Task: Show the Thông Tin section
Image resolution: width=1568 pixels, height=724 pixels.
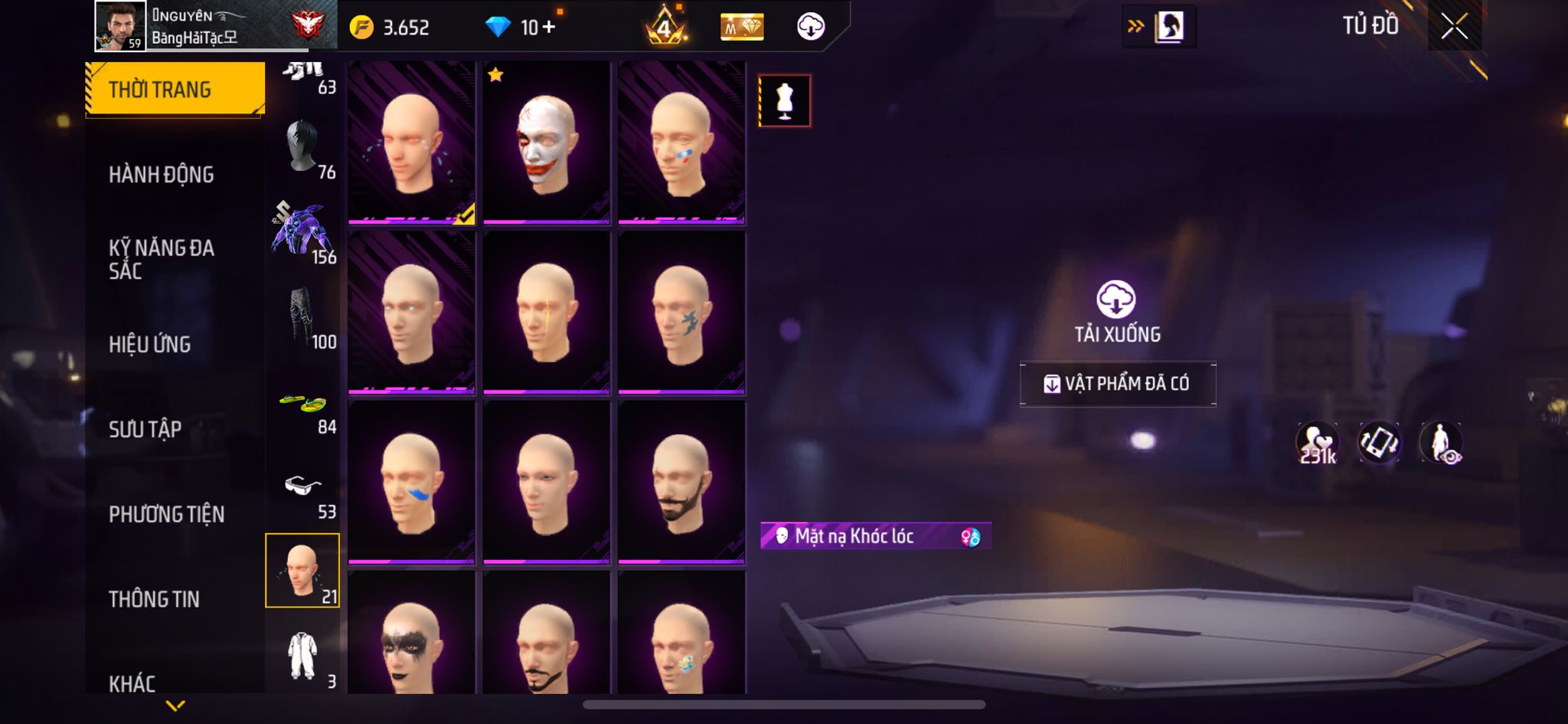Action: point(154,599)
